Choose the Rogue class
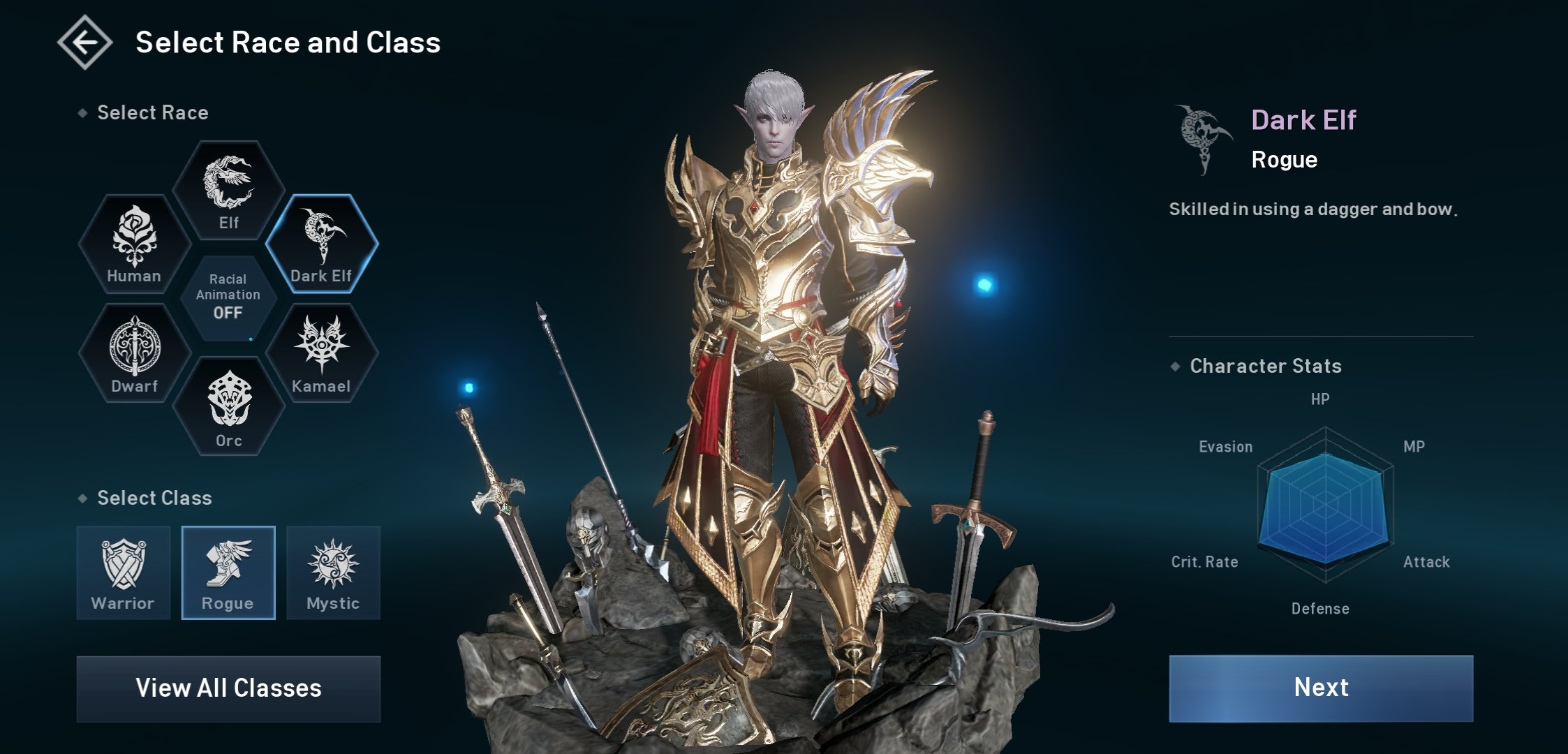The width and height of the screenshot is (1568, 754). tap(228, 572)
